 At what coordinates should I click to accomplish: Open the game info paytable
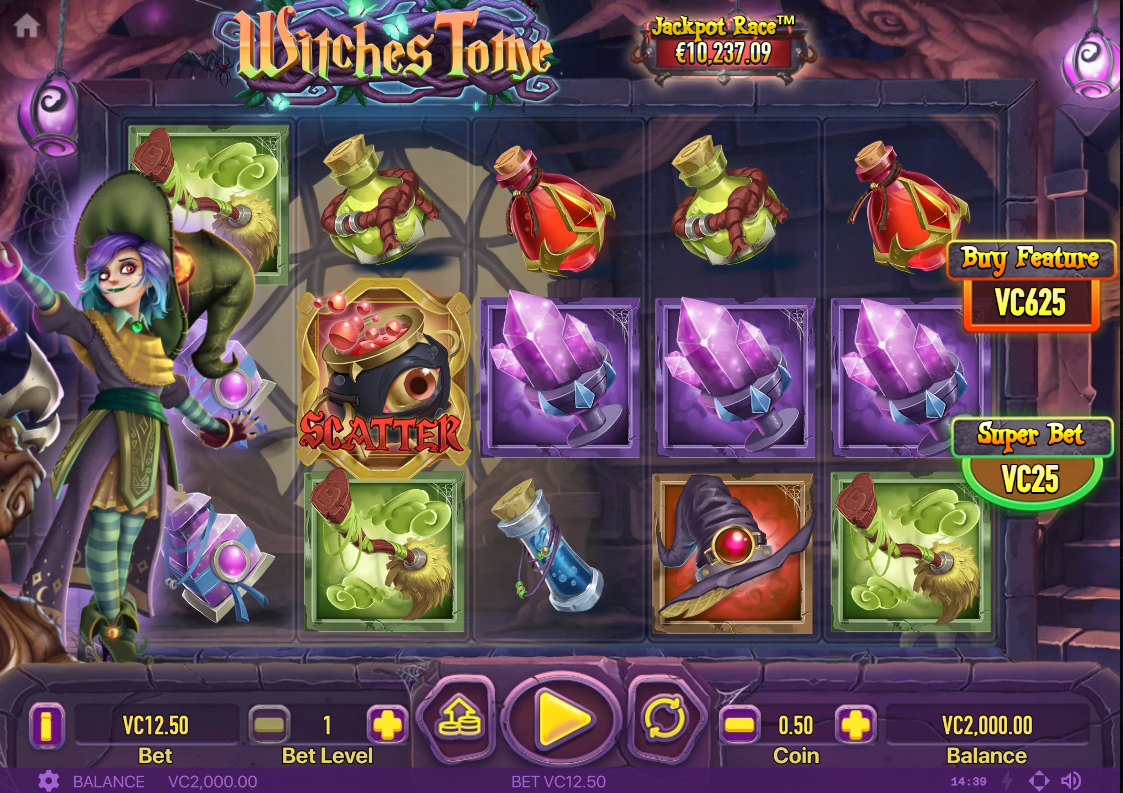coord(46,725)
